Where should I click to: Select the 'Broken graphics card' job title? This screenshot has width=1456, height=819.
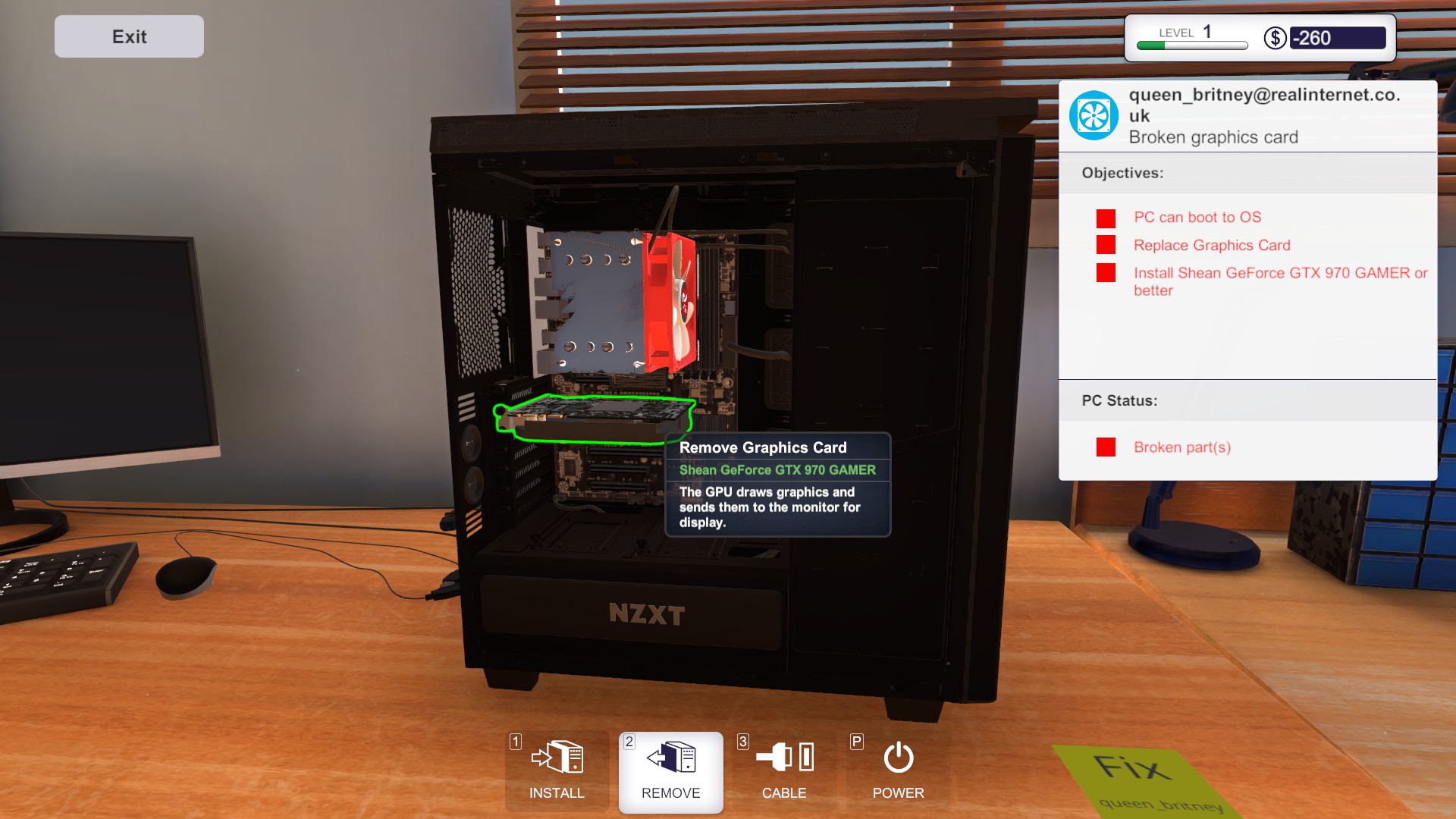1213,137
